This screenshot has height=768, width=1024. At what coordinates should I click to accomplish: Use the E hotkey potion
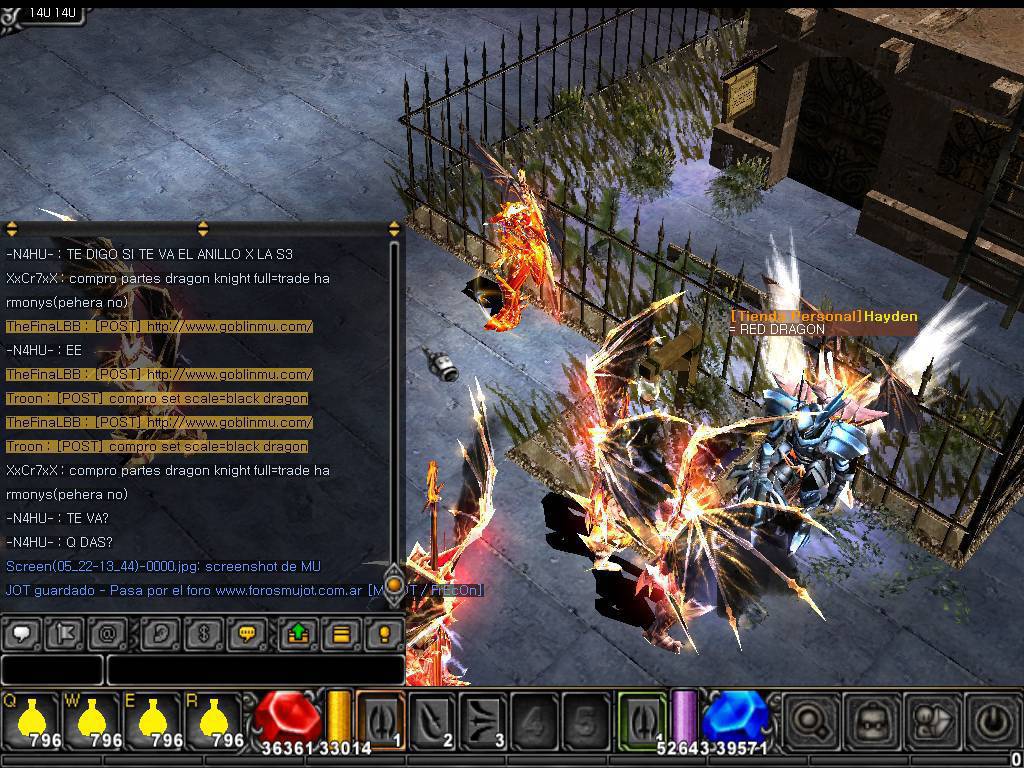coord(152,719)
